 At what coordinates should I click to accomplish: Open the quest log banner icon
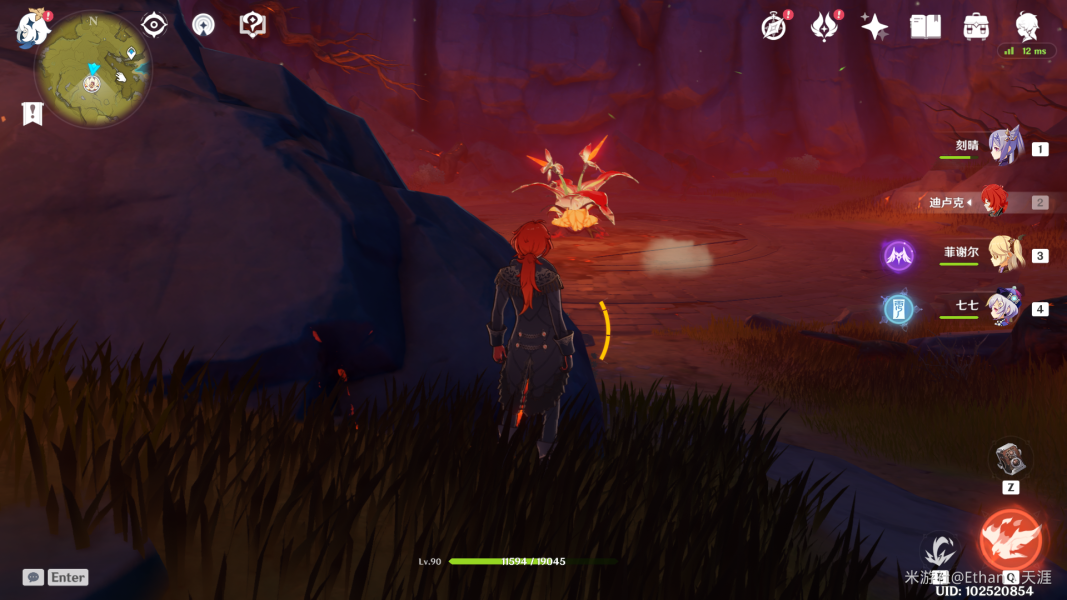point(33,114)
